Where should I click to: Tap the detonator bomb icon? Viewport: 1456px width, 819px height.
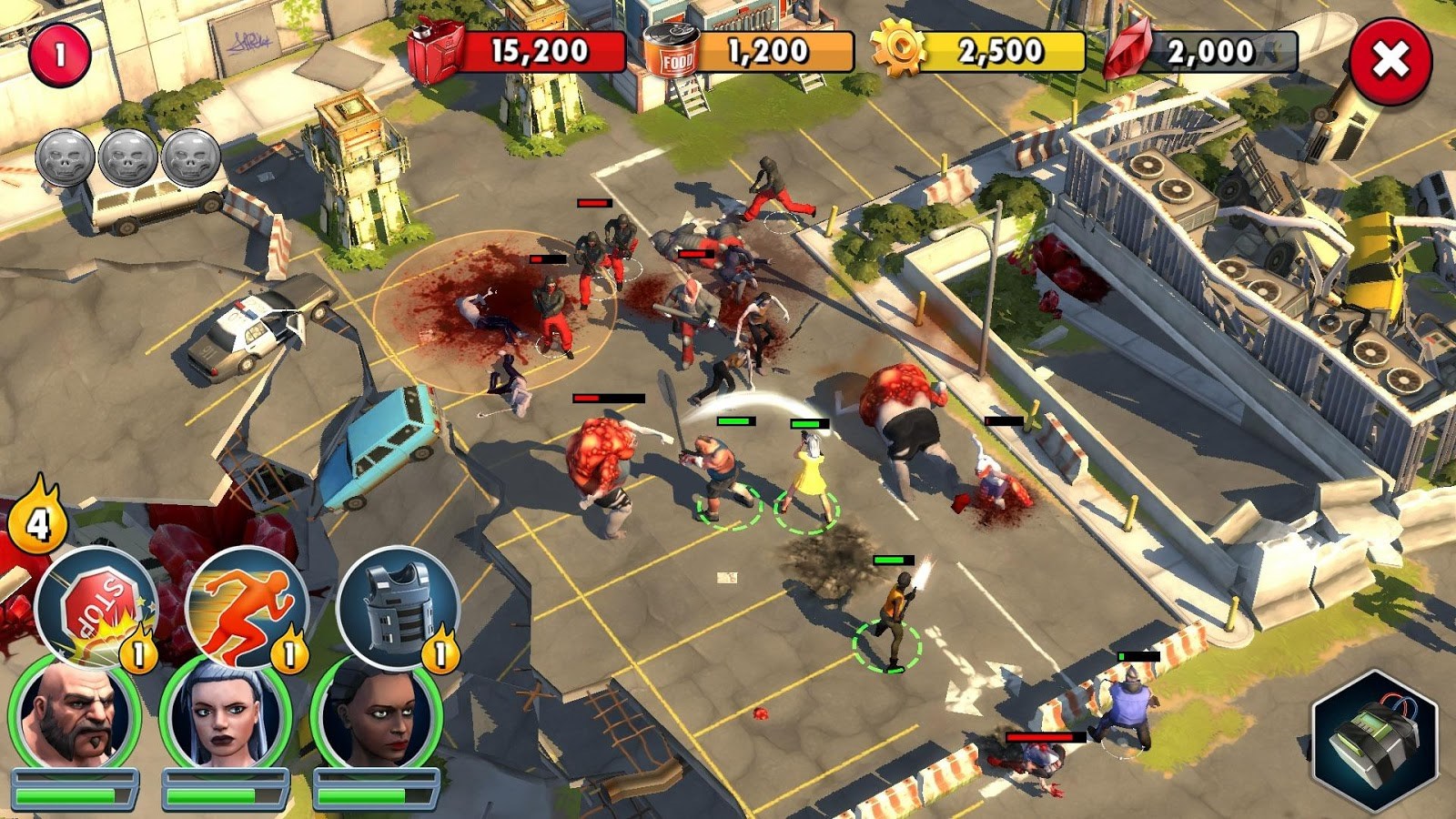[x=1377, y=737]
